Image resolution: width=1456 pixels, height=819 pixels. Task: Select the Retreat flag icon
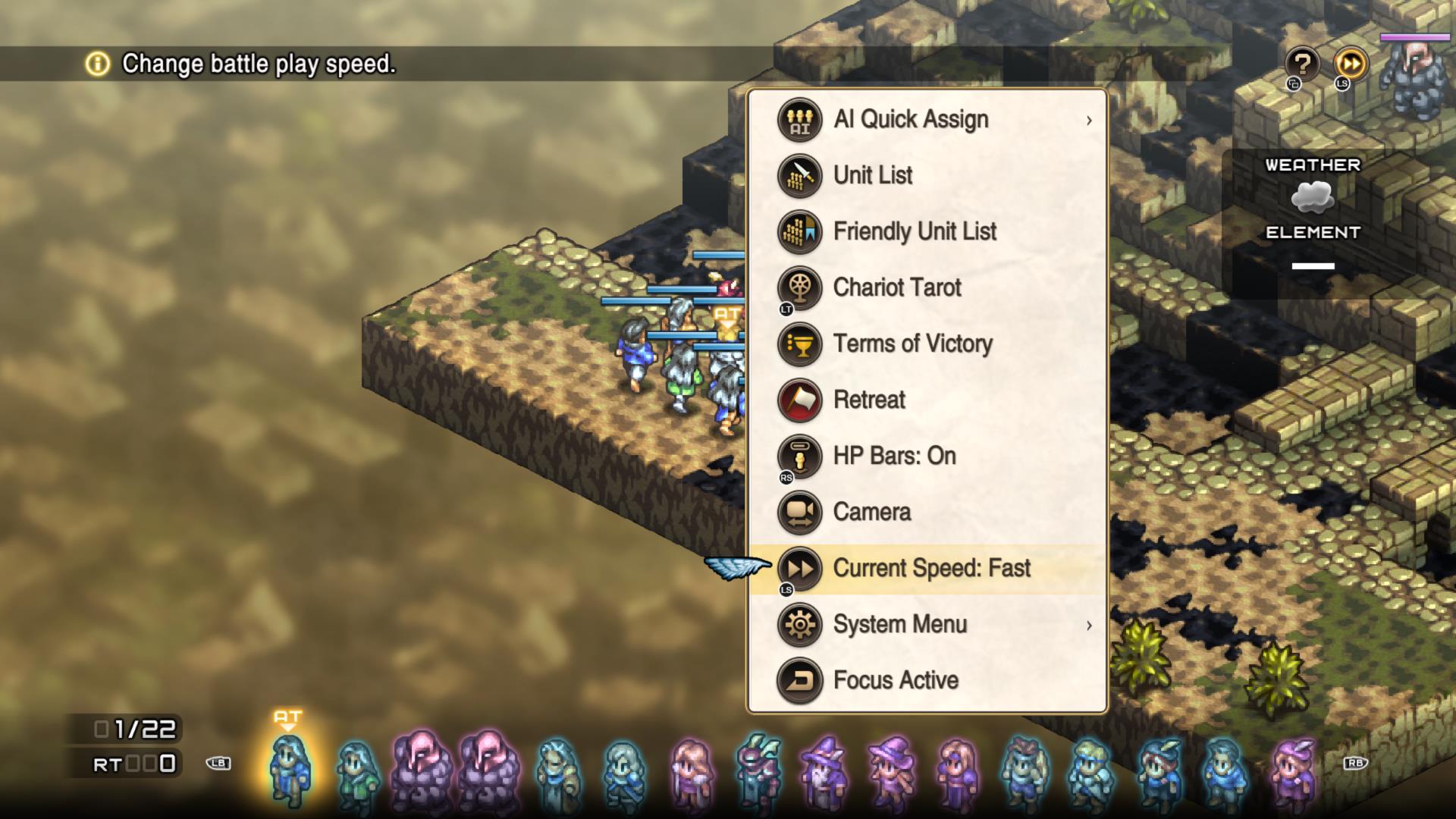[x=799, y=400]
